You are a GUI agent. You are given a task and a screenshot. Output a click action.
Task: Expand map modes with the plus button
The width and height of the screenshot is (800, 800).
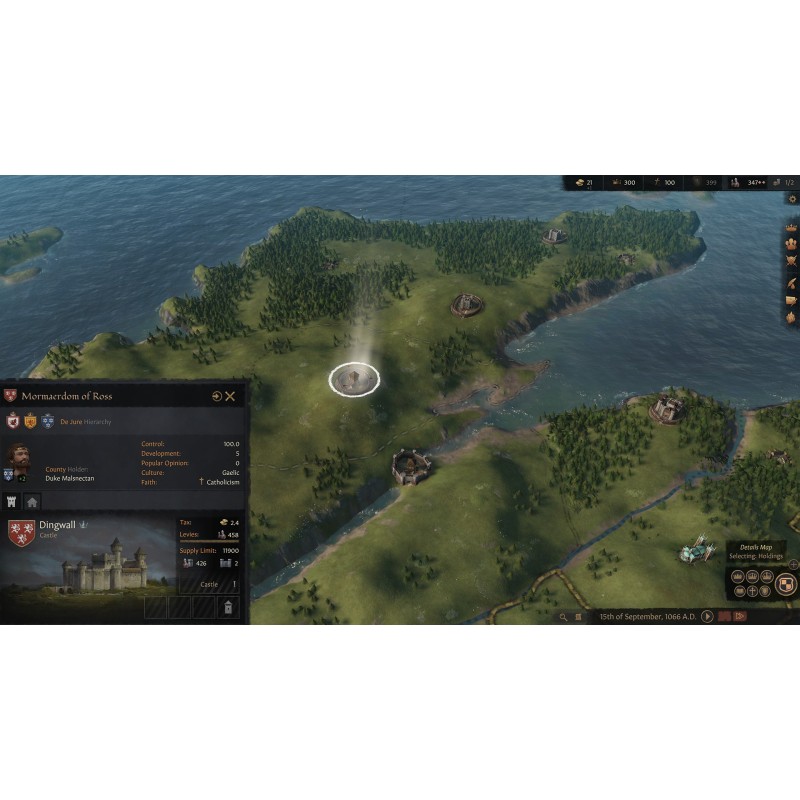coord(793,564)
